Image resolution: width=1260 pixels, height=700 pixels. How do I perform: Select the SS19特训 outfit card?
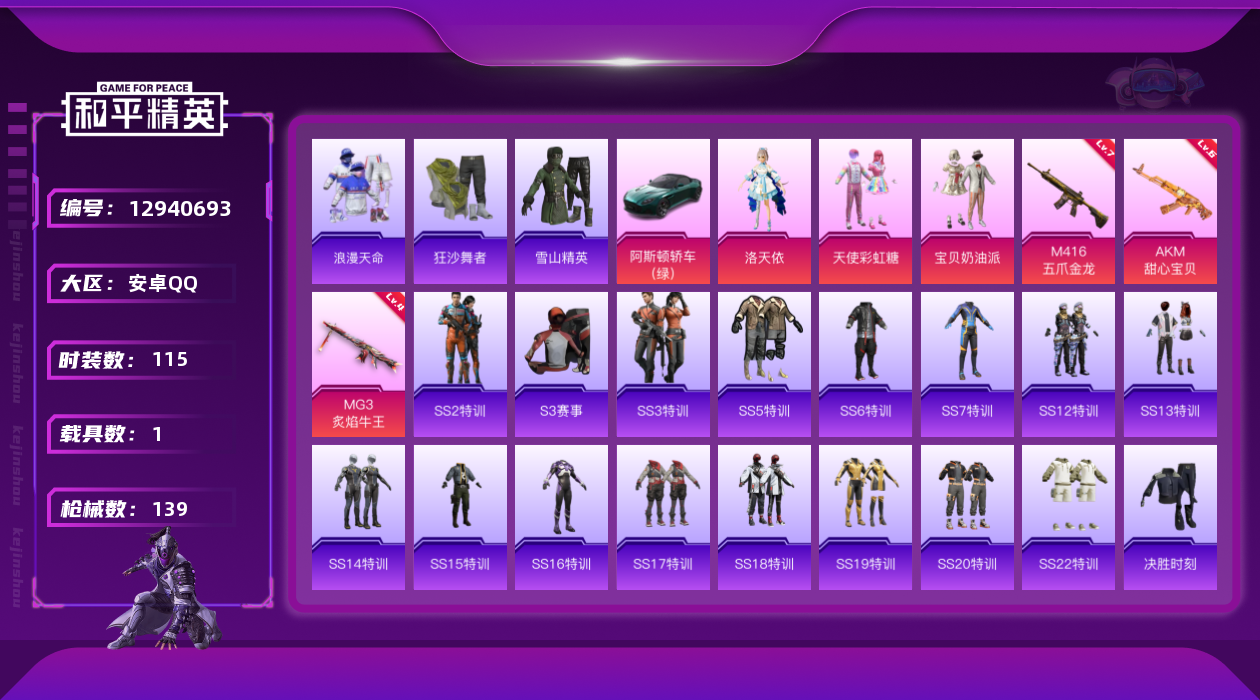click(x=865, y=517)
